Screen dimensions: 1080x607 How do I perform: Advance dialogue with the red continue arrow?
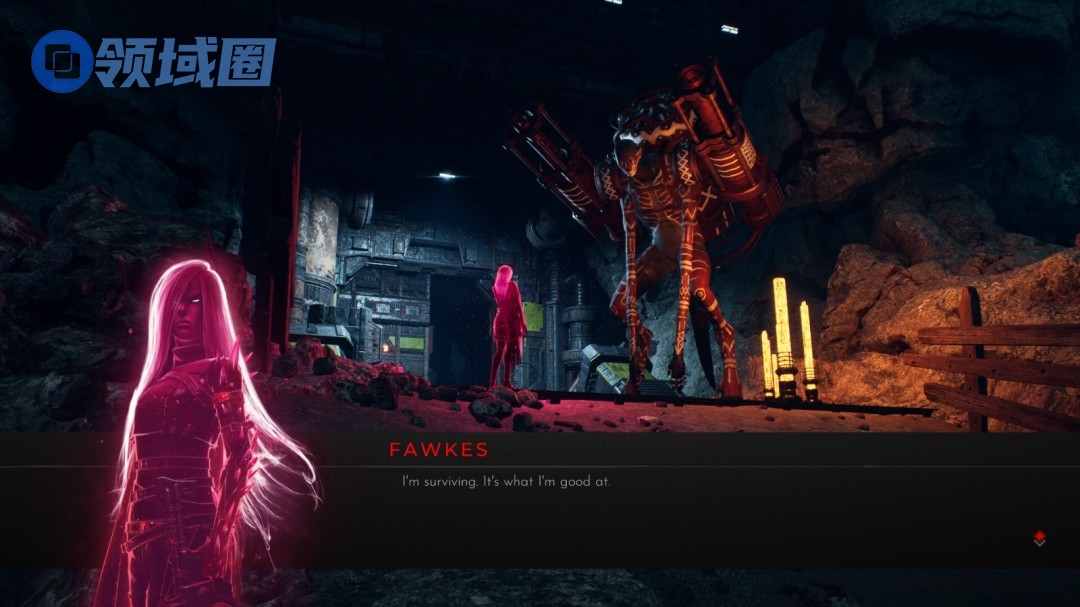(x=1039, y=539)
